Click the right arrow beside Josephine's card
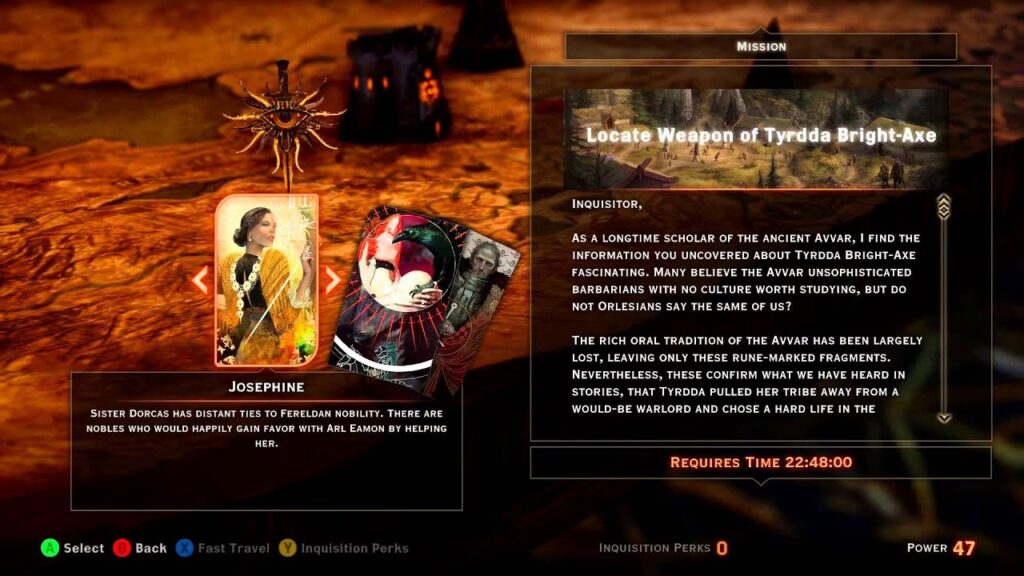Viewport: 1024px width, 576px height. [332, 280]
